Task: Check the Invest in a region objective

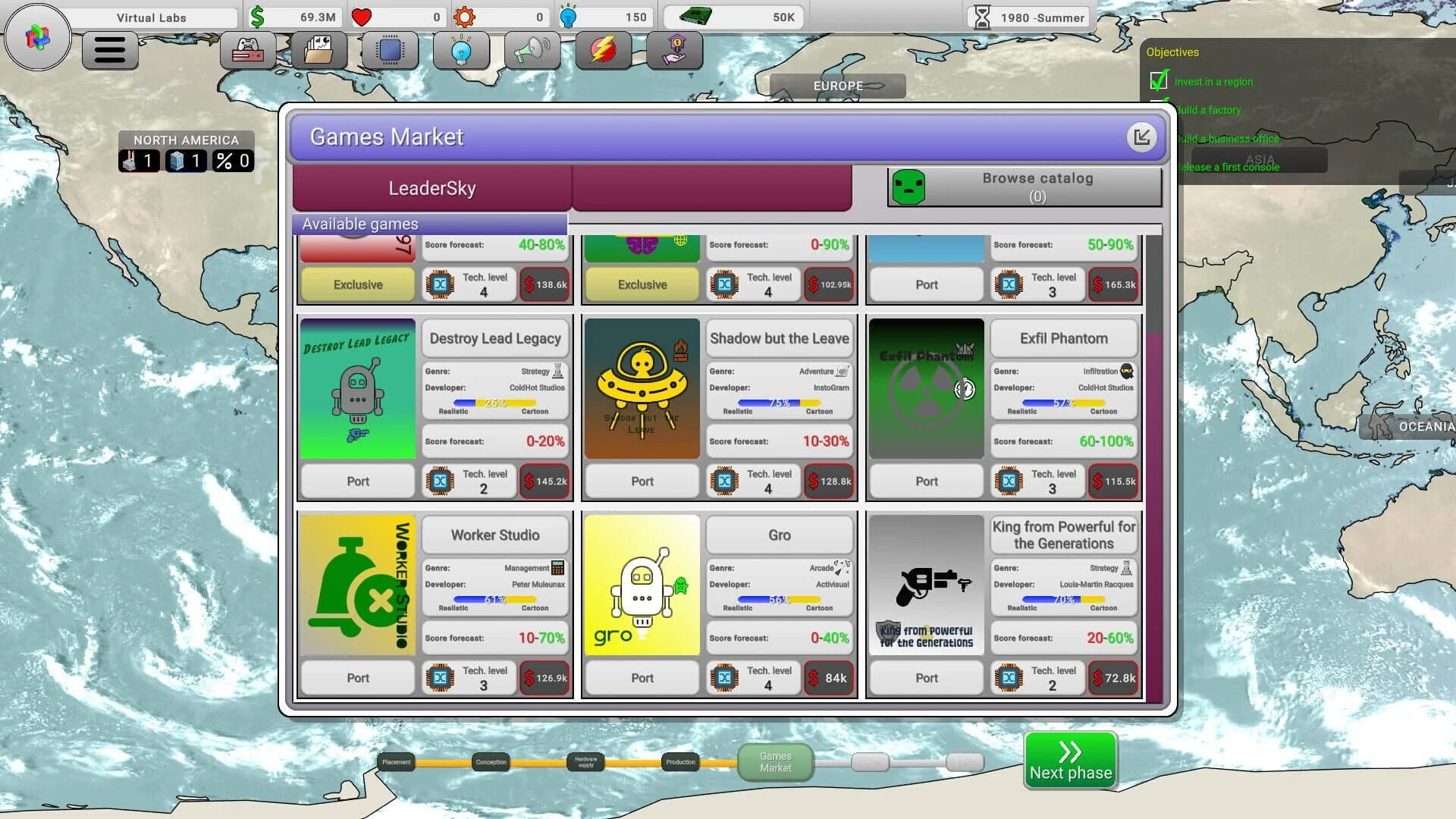Action: tap(1159, 80)
